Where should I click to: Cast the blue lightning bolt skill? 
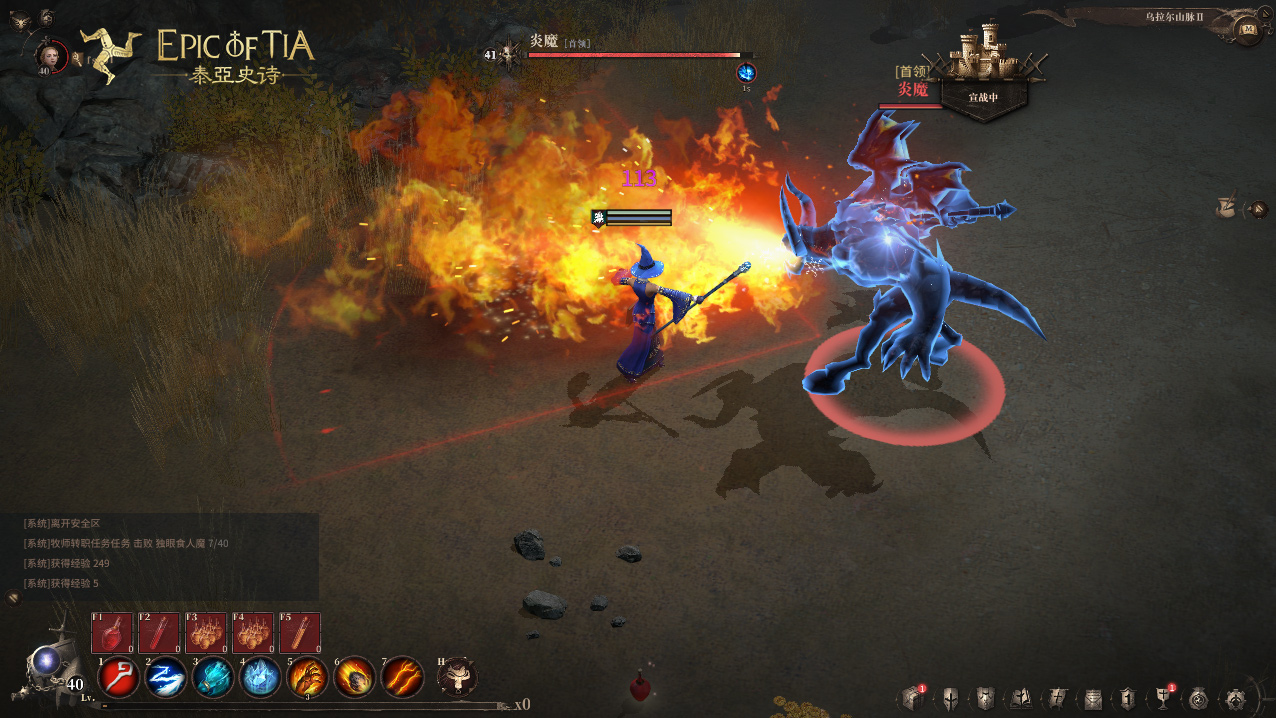click(x=165, y=678)
